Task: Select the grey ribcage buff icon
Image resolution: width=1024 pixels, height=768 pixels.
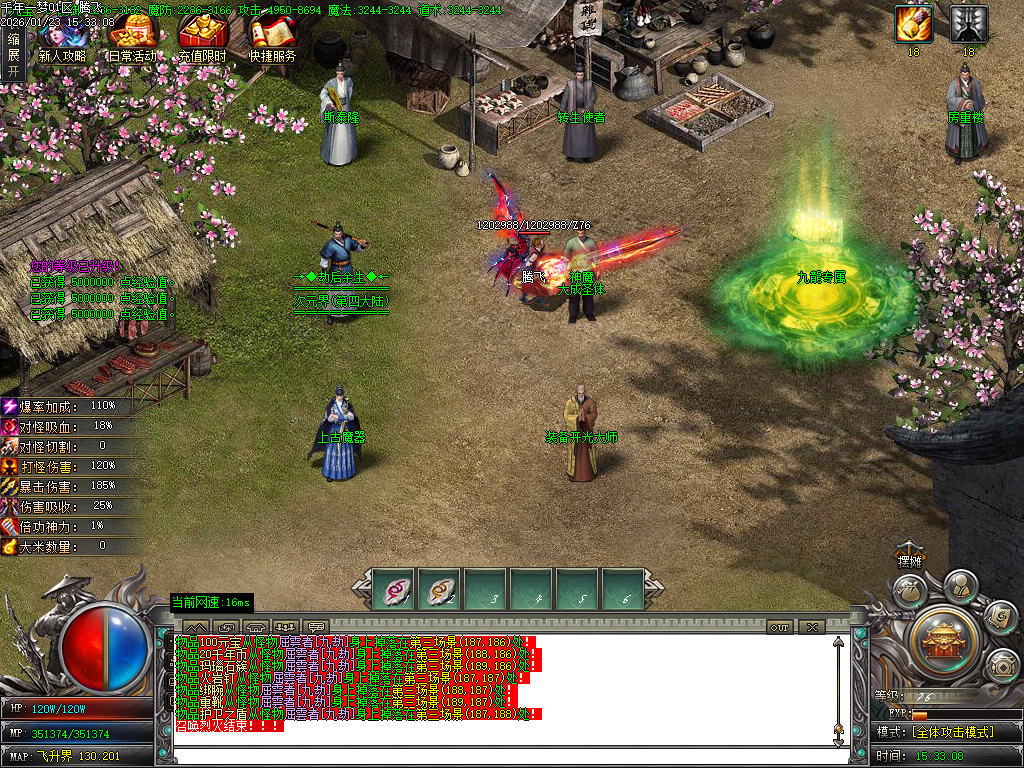Action: (x=969, y=24)
